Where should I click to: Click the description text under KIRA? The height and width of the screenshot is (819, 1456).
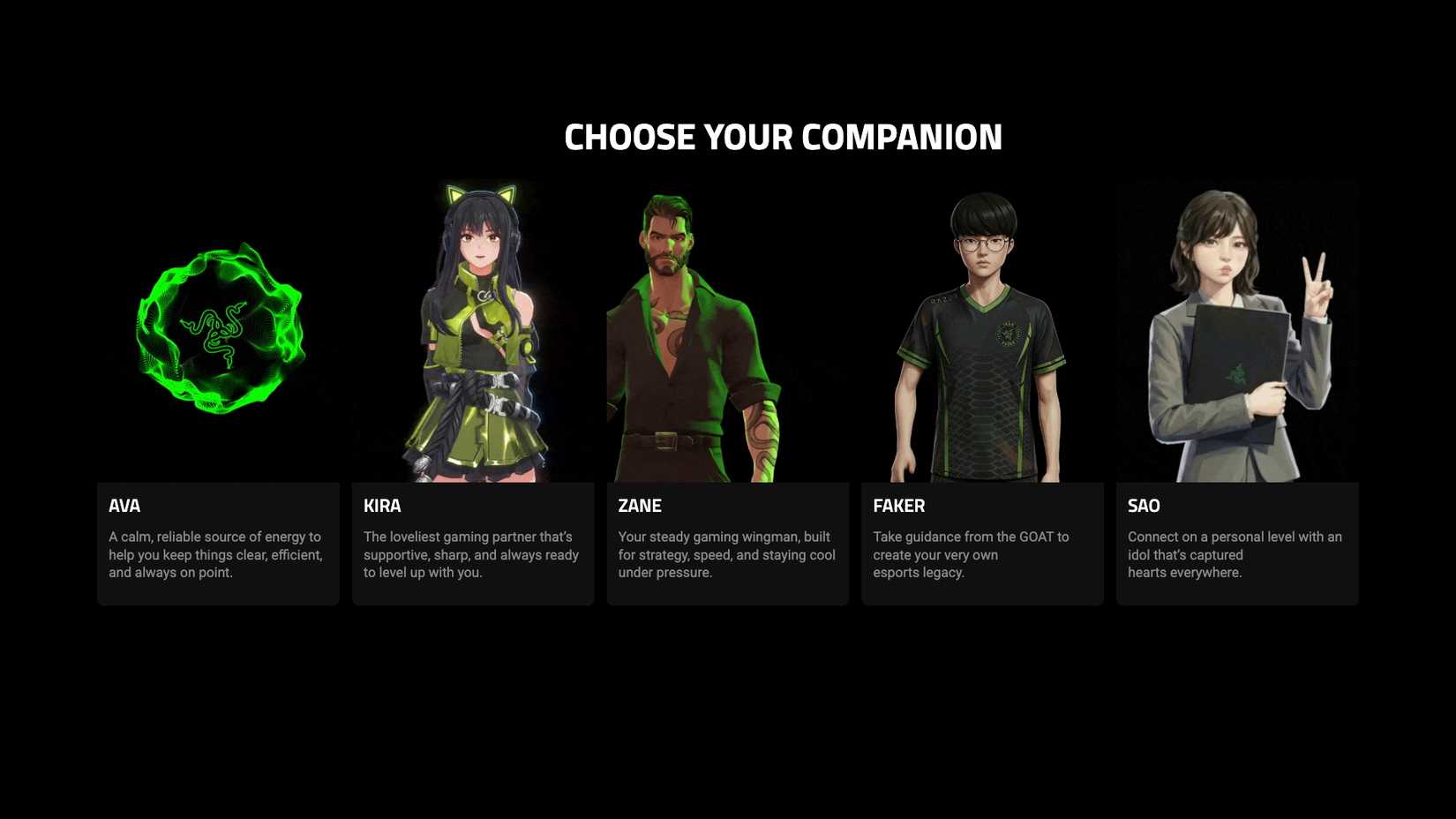(471, 554)
